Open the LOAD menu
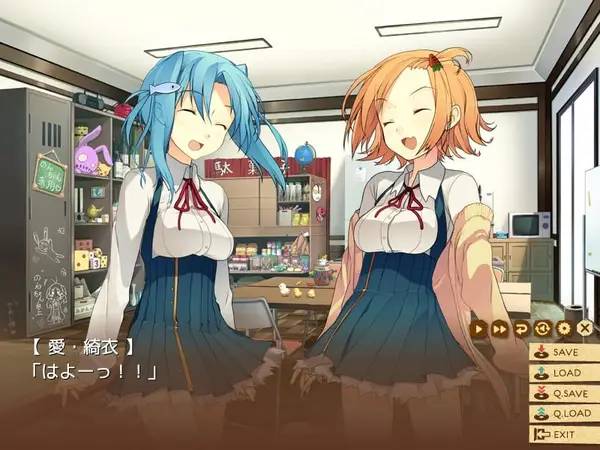600x450 pixels. [x=564, y=373]
